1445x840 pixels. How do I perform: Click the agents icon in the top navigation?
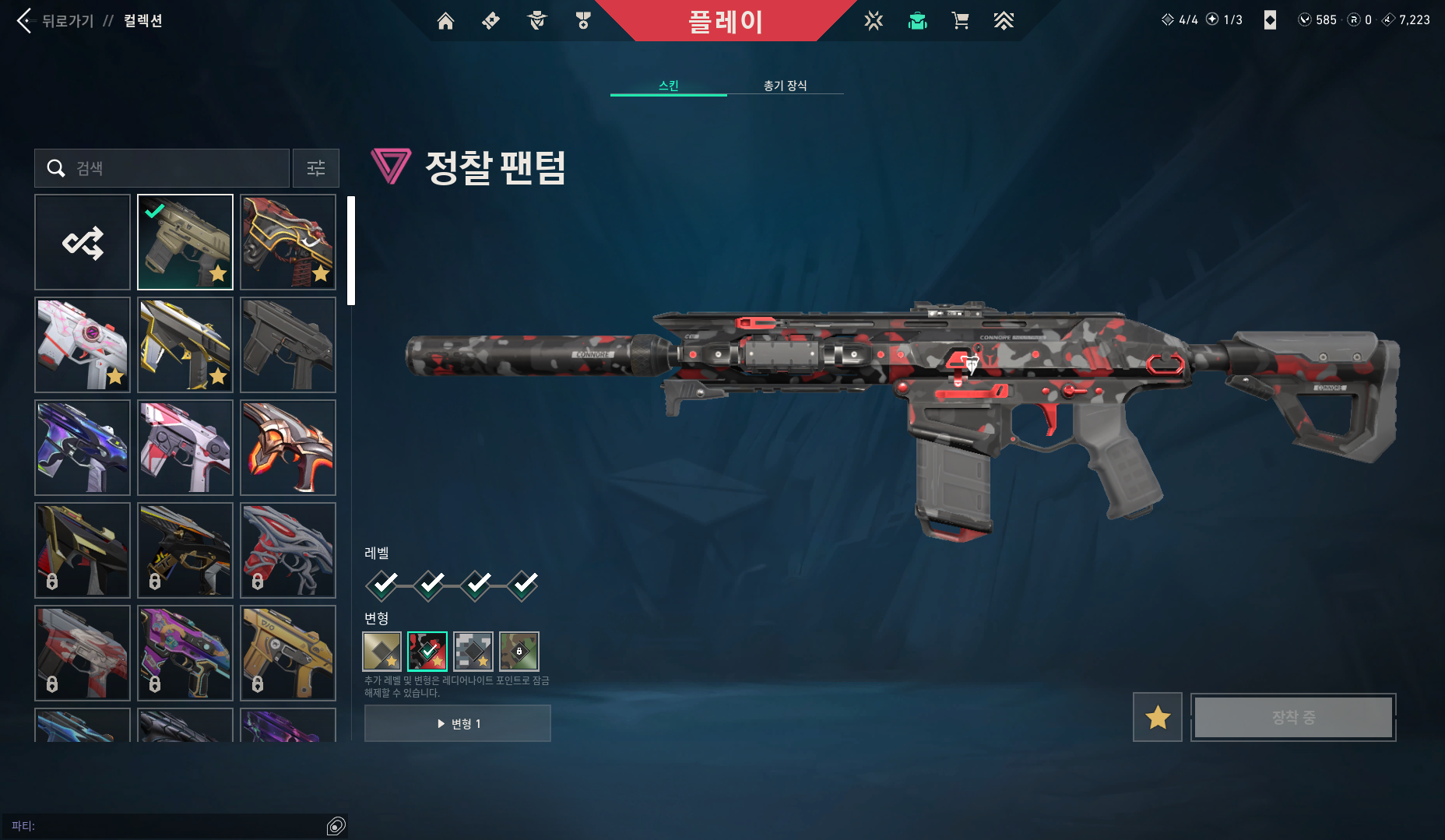536,21
